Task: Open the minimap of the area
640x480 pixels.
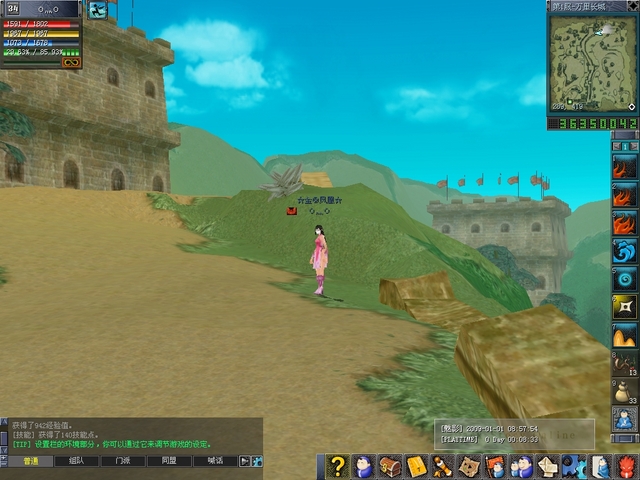Action: 593,59
